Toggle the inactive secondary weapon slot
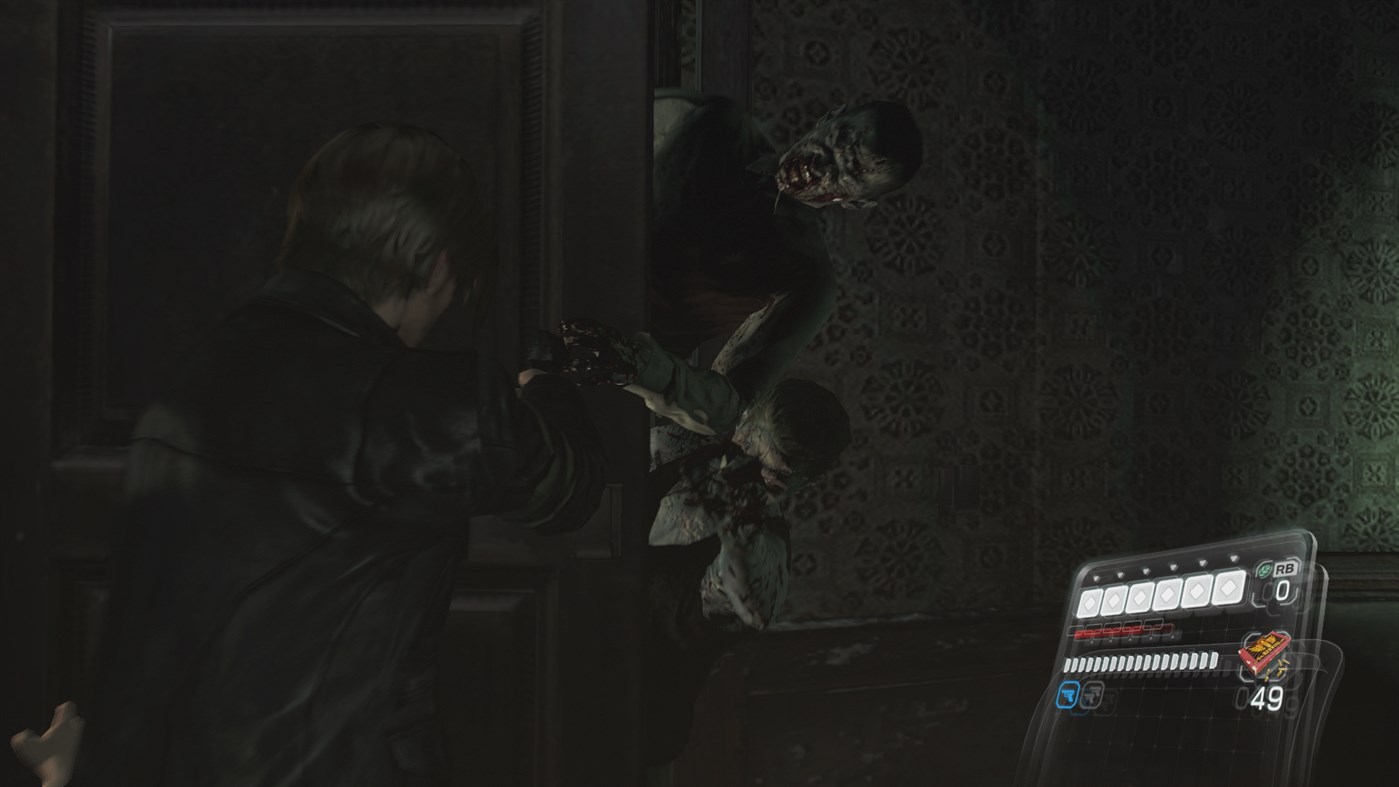The height and width of the screenshot is (787, 1399). (x=1090, y=696)
